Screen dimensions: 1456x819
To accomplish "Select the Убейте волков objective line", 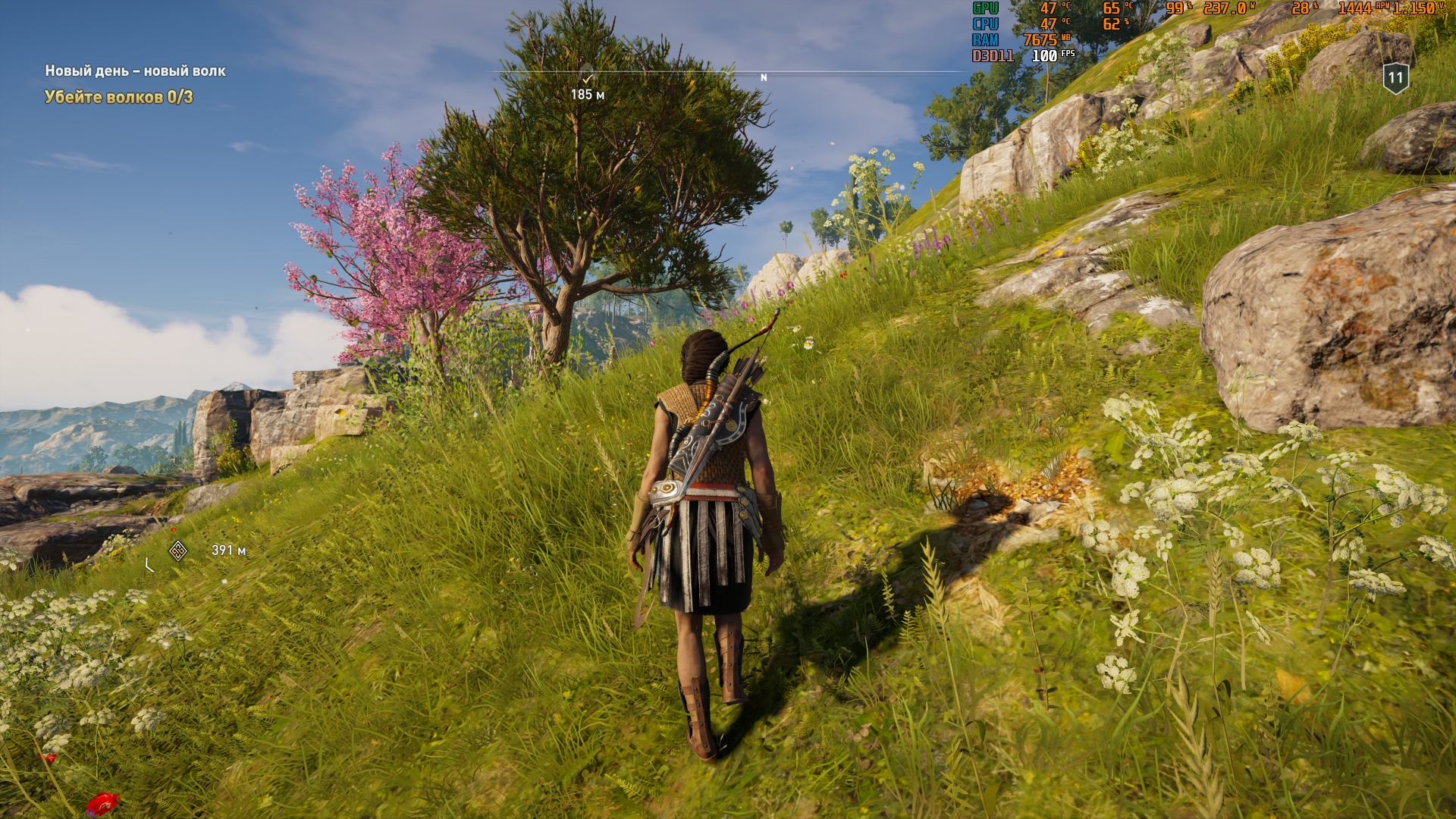I will 118,97.
